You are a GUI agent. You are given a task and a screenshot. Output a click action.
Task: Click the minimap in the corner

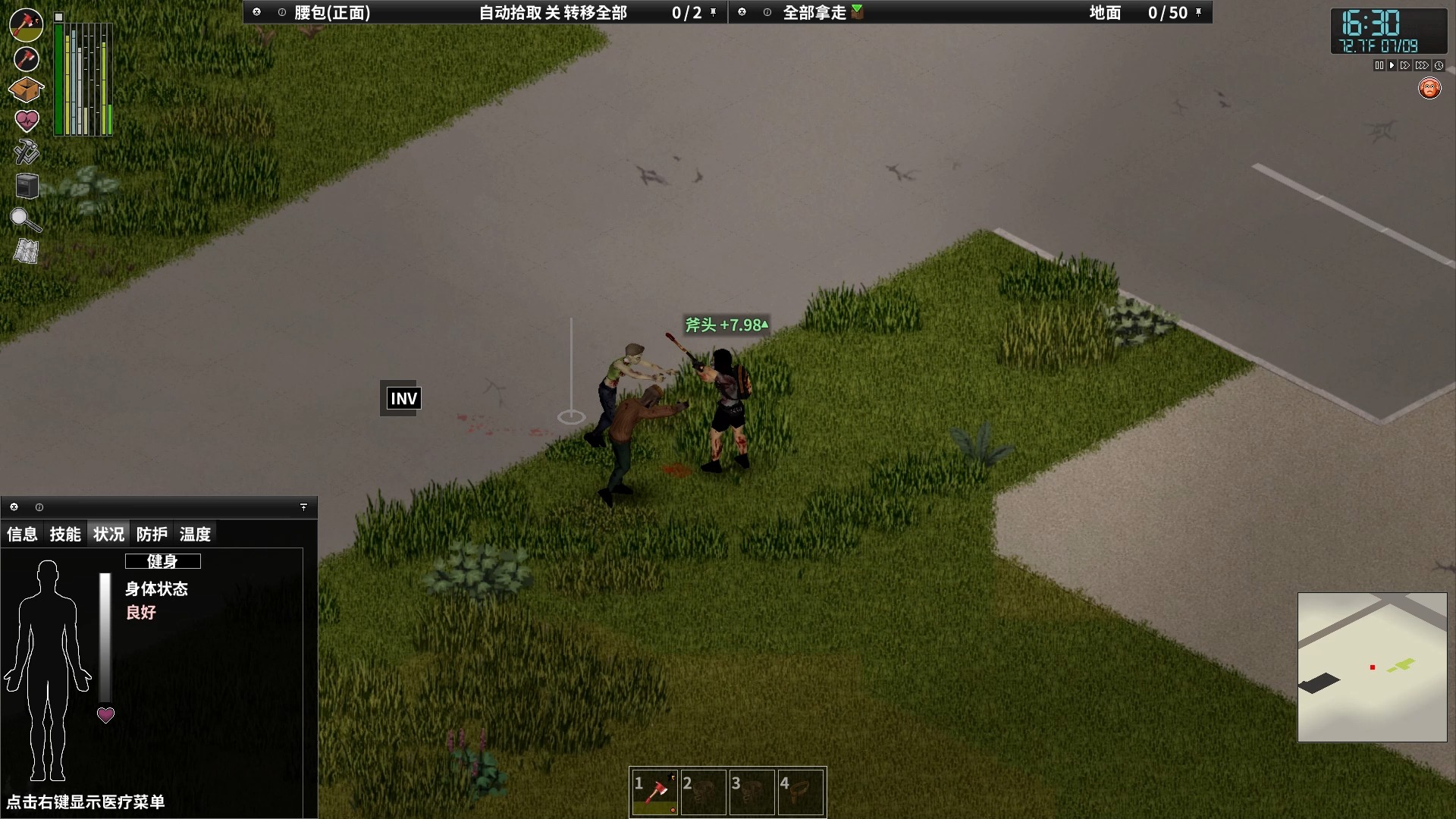click(x=1372, y=667)
